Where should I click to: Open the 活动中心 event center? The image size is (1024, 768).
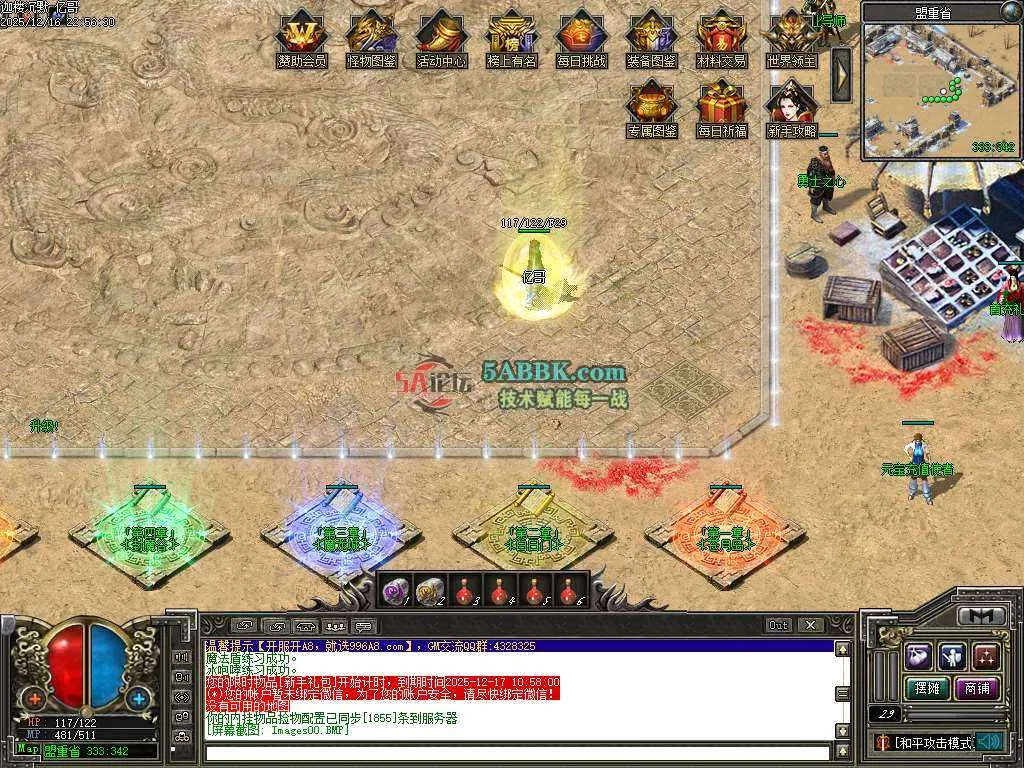tap(441, 36)
